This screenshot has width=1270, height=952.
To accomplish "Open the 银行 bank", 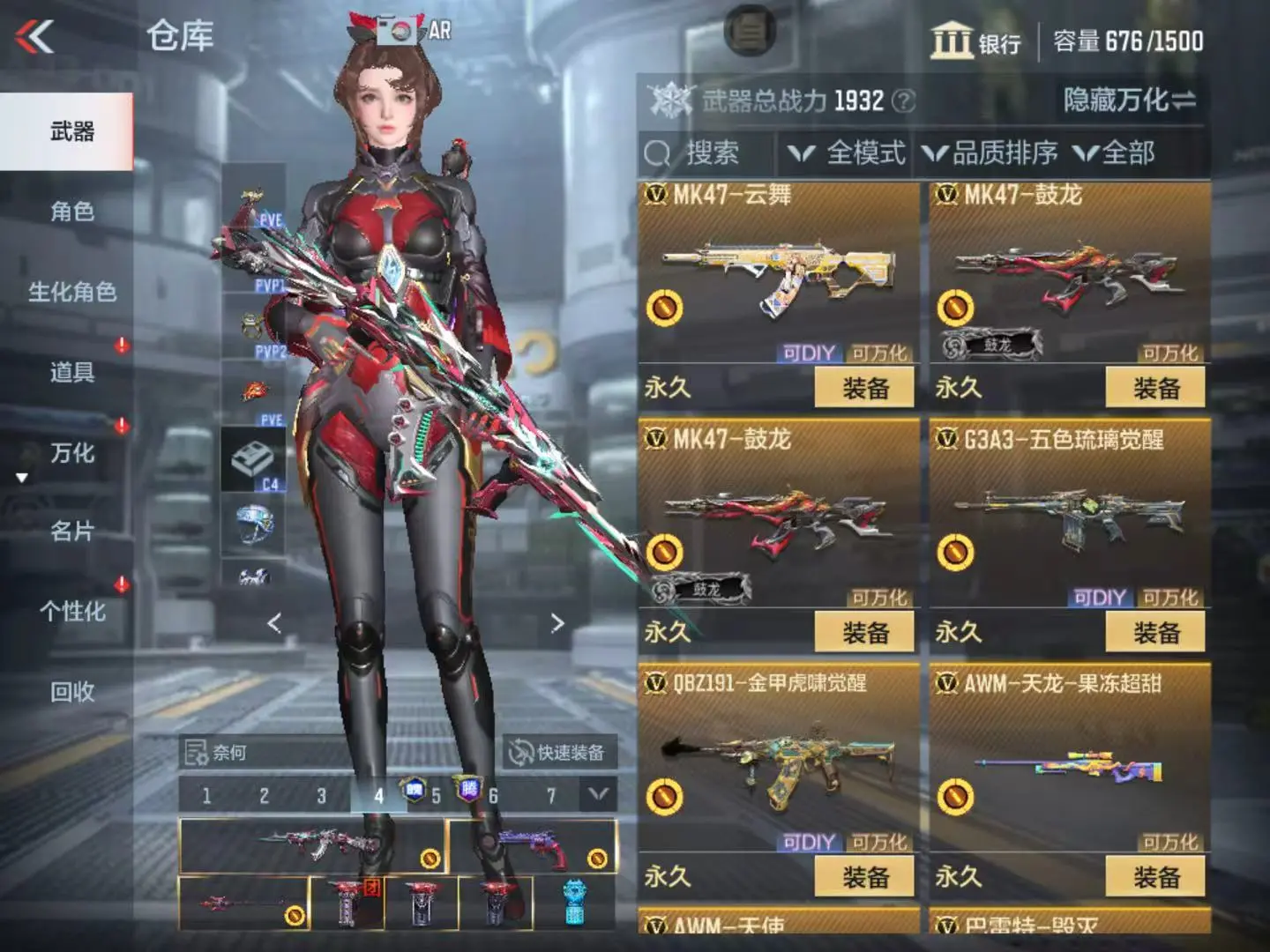I will (976, 41).
